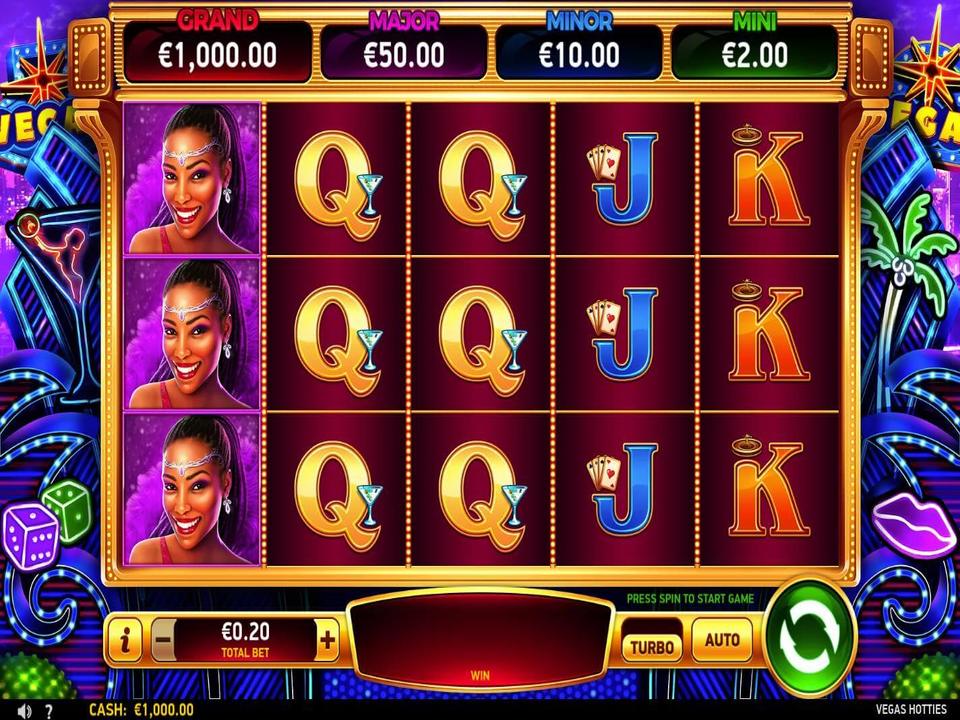This screenshot has width=960, height=720.
Task: Increase total bet with the plus button
Action: [327, 640]
